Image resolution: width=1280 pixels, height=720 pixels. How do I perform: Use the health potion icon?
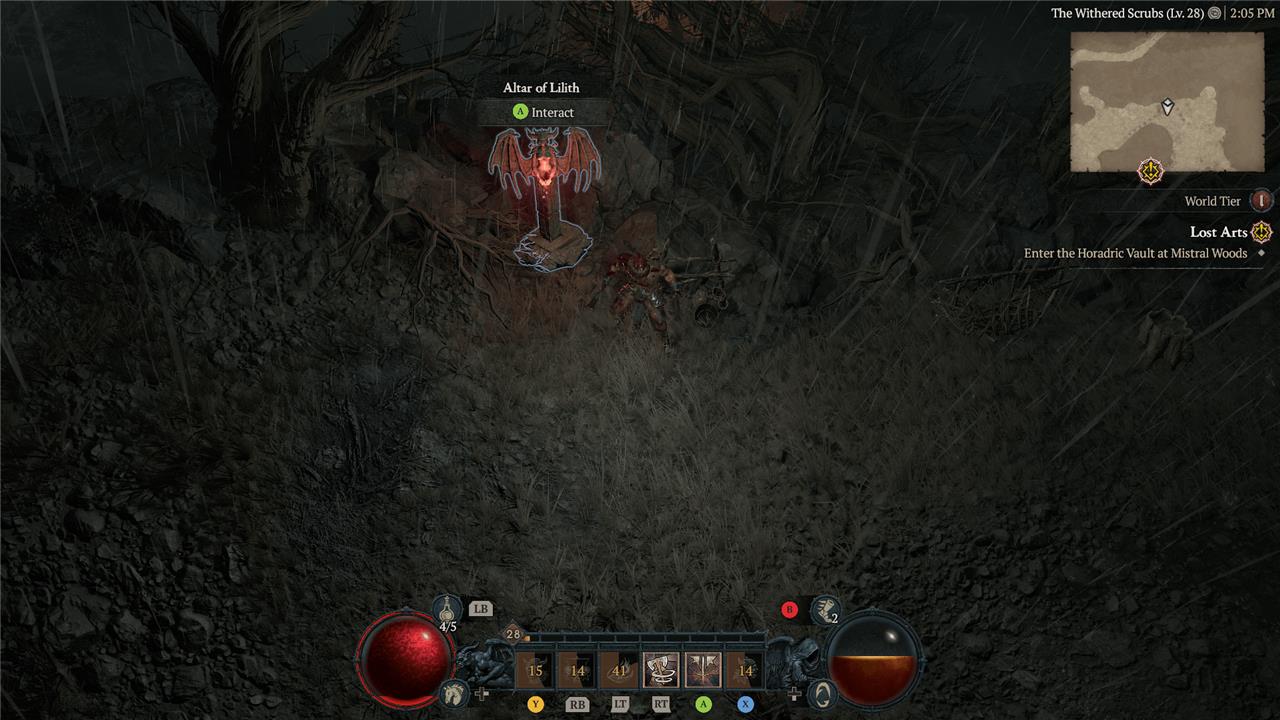447,607
